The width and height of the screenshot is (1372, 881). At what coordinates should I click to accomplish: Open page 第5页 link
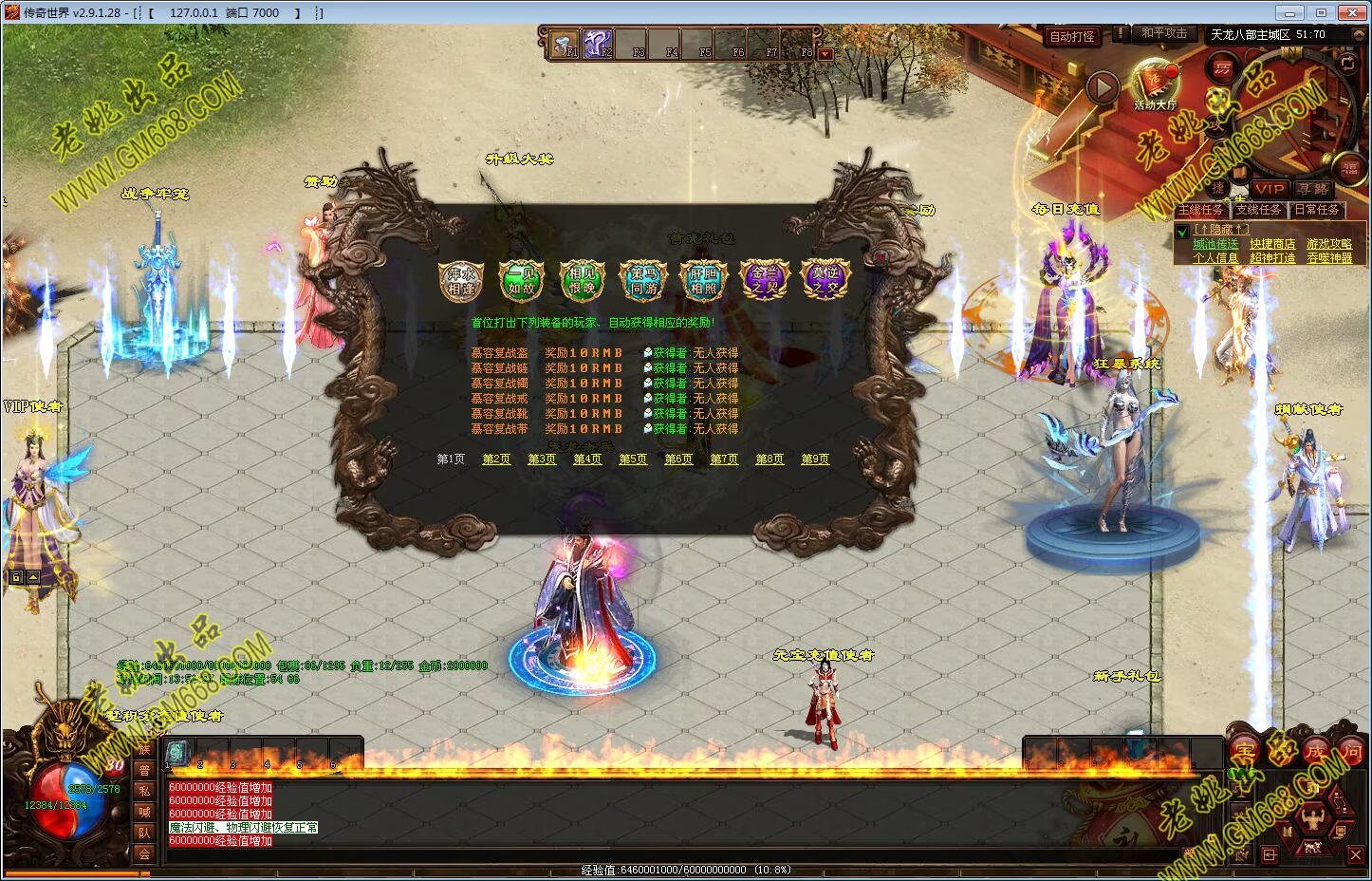(633, 459)
